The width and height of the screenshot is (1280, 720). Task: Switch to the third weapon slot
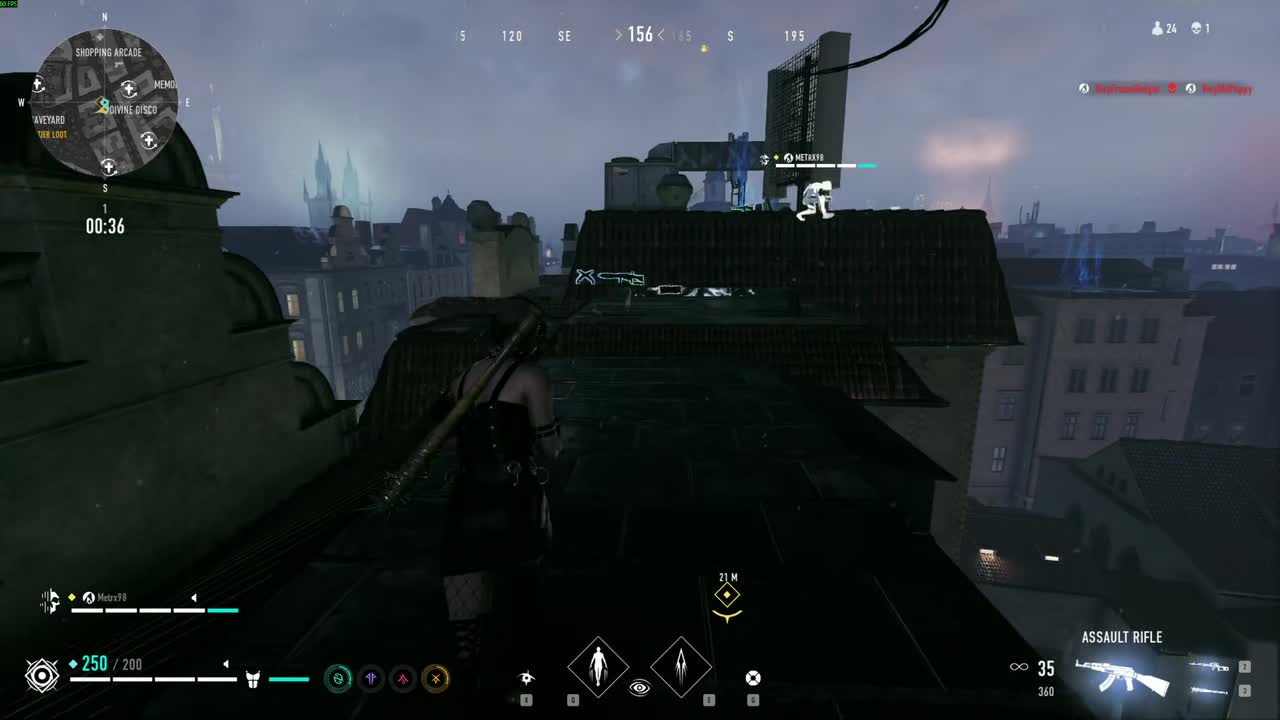tap(1210, 690)
